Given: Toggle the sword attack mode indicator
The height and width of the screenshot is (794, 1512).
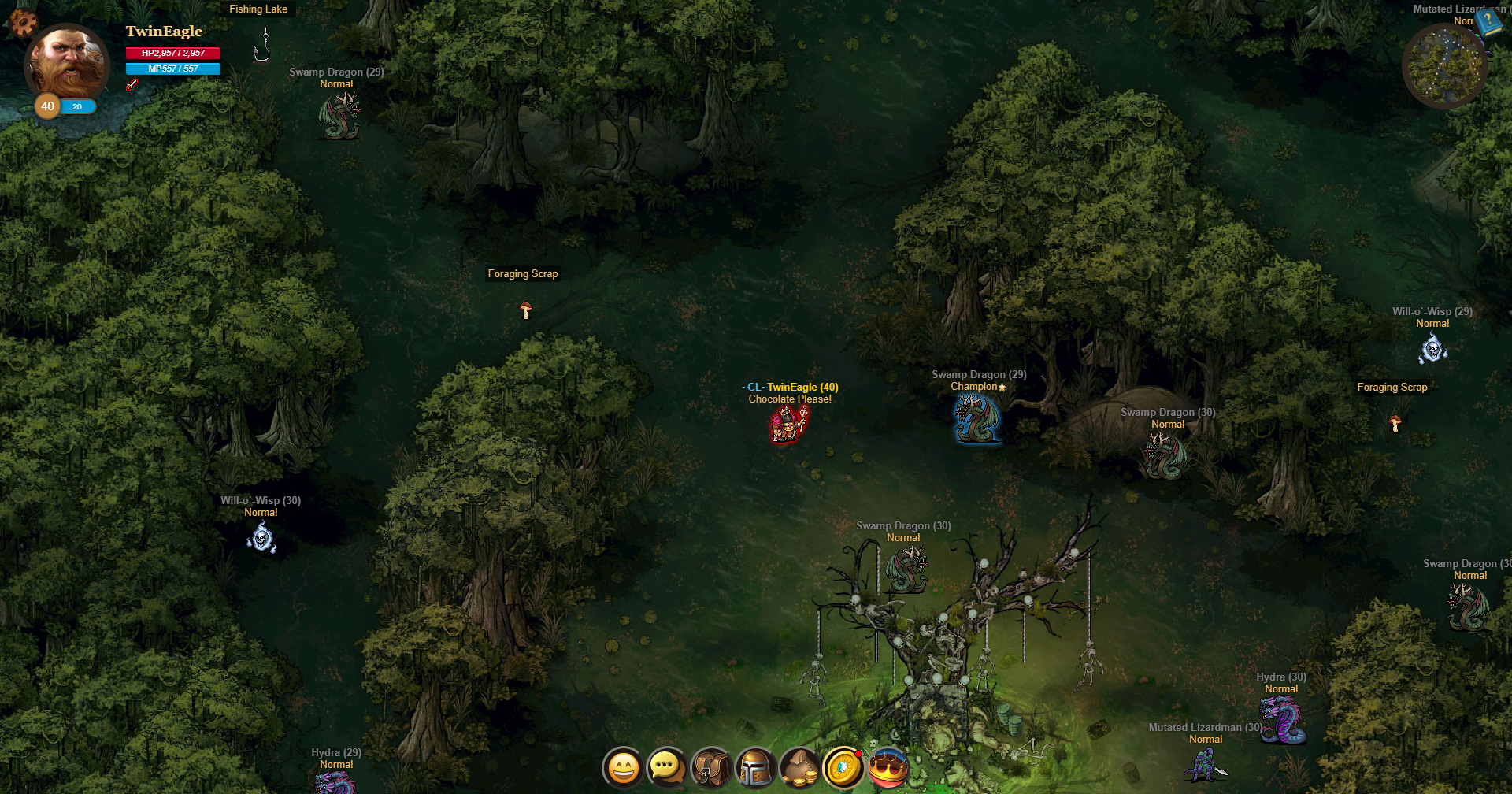Looking at the screenshot, I should click(132, 84).
